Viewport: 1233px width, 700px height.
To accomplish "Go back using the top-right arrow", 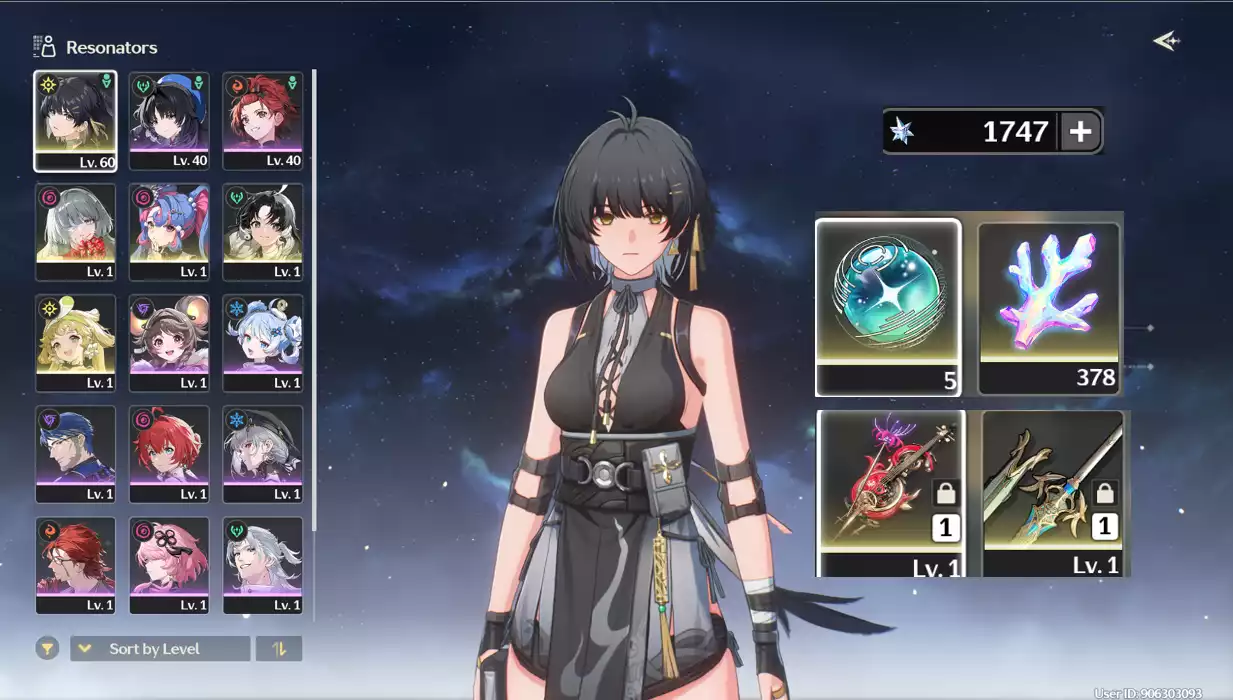I will point(1166,41).
